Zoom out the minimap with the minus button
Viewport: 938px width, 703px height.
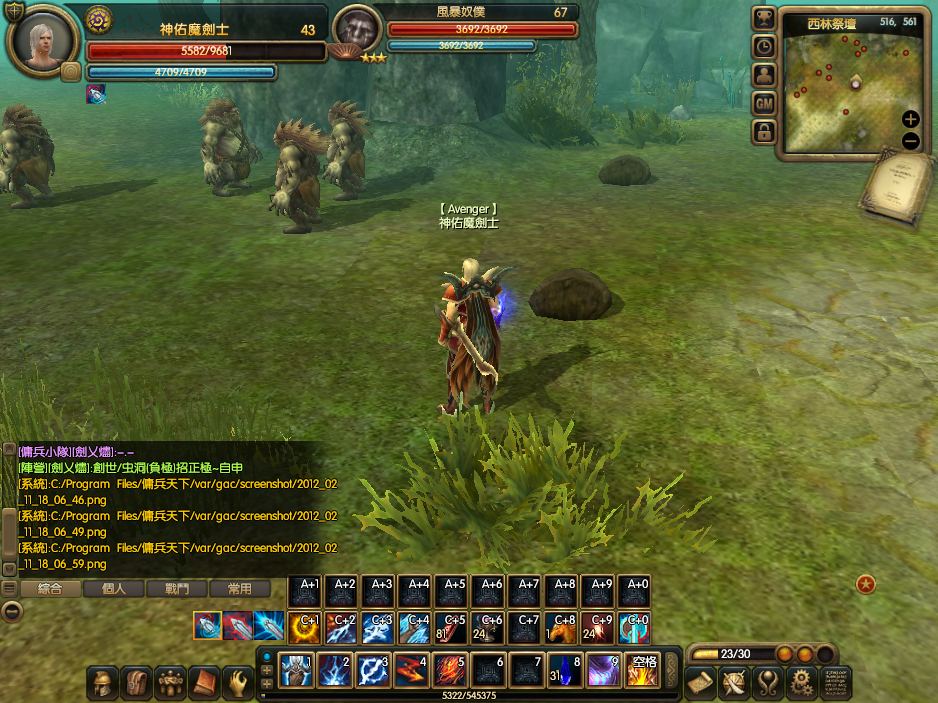tap(910, 141)
